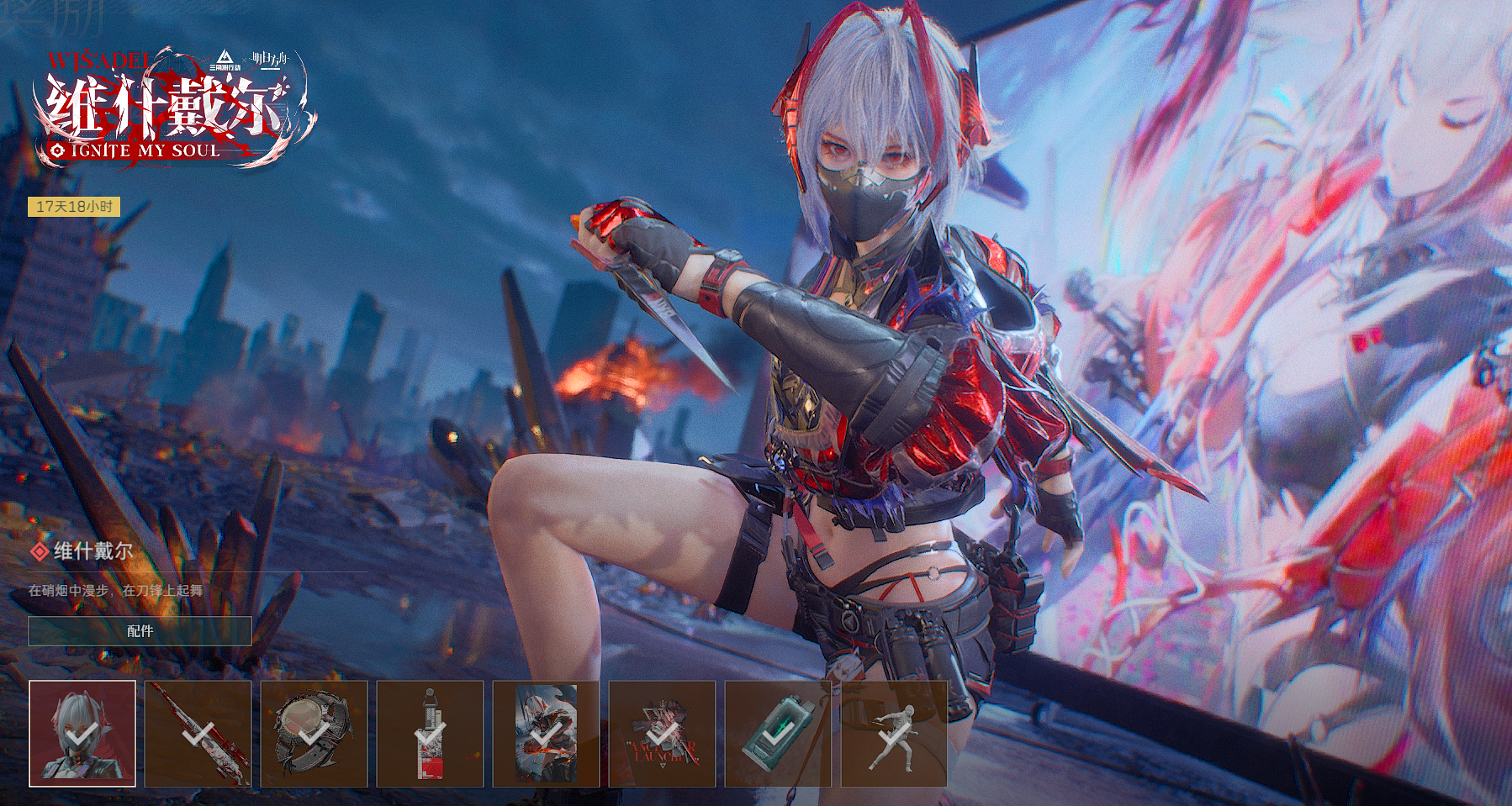1512x806 pixels.
Task: Select the Wiš'adel character skin thumbnail
Action: tap(82, 734)
